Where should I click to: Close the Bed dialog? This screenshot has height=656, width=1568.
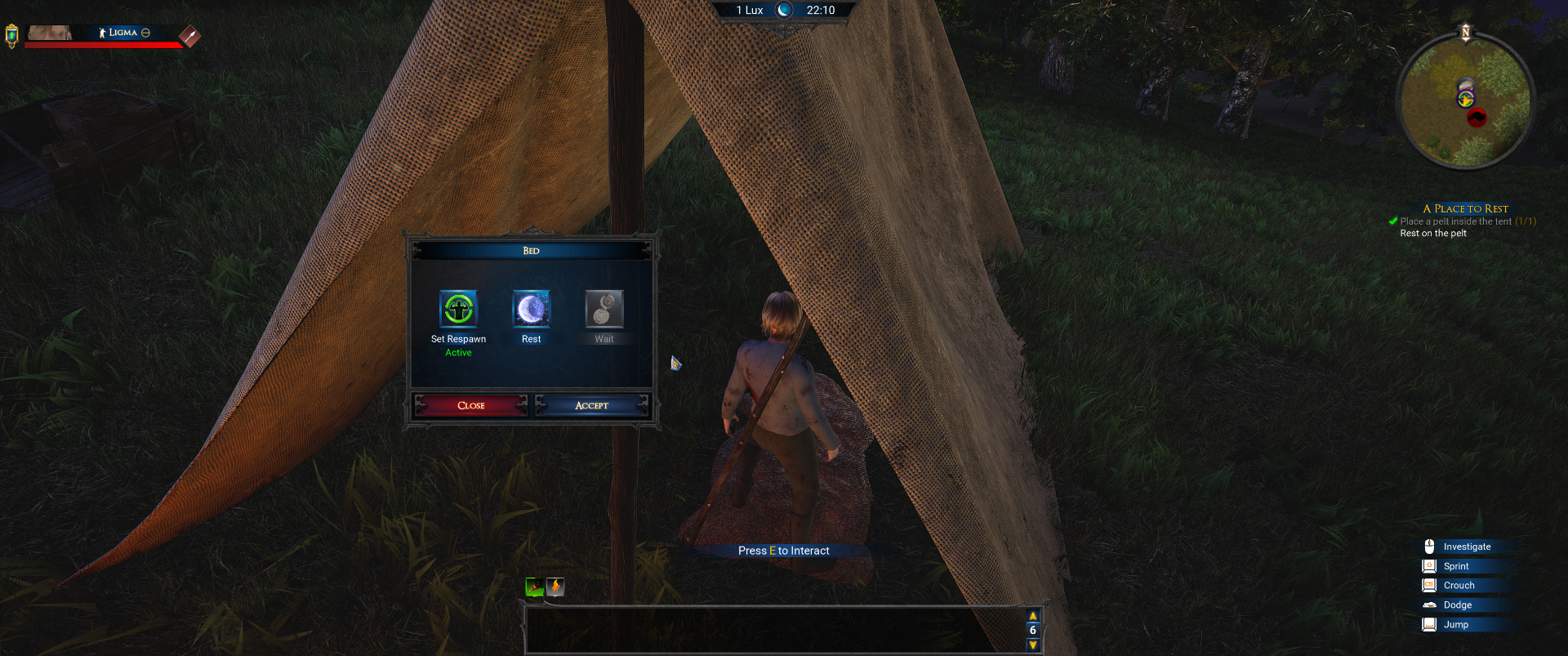(471, 405)
